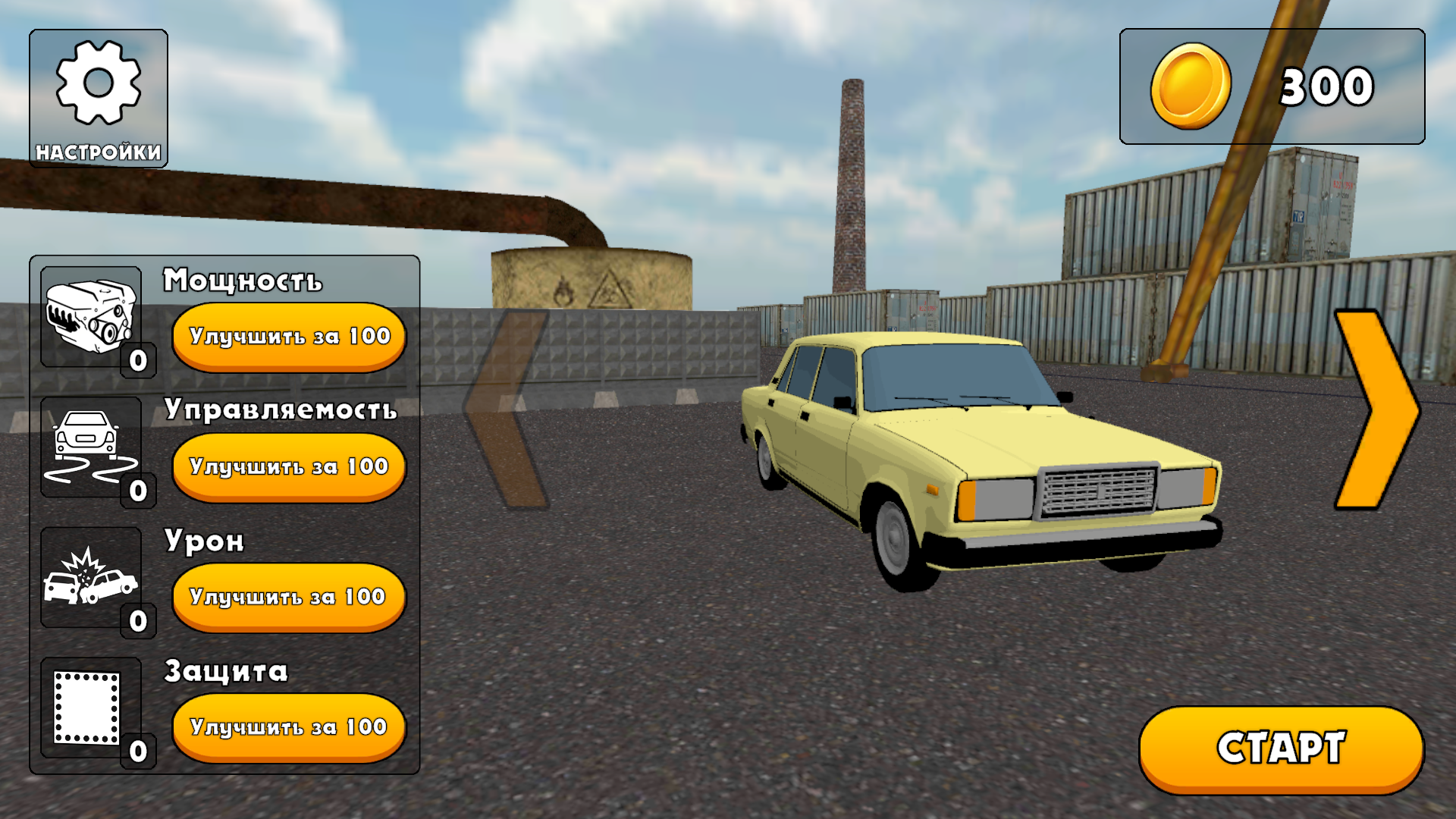
Task: Select the handling car icon for Управляемость
Action: (86, 447)
